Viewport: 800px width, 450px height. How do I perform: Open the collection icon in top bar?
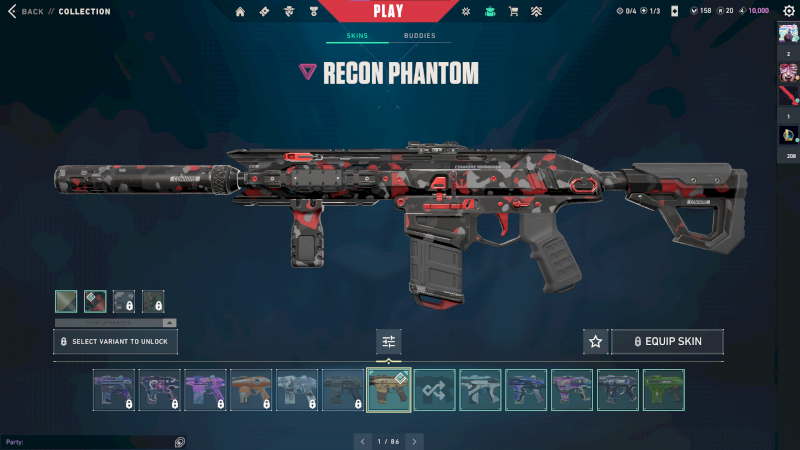point(489,12)
